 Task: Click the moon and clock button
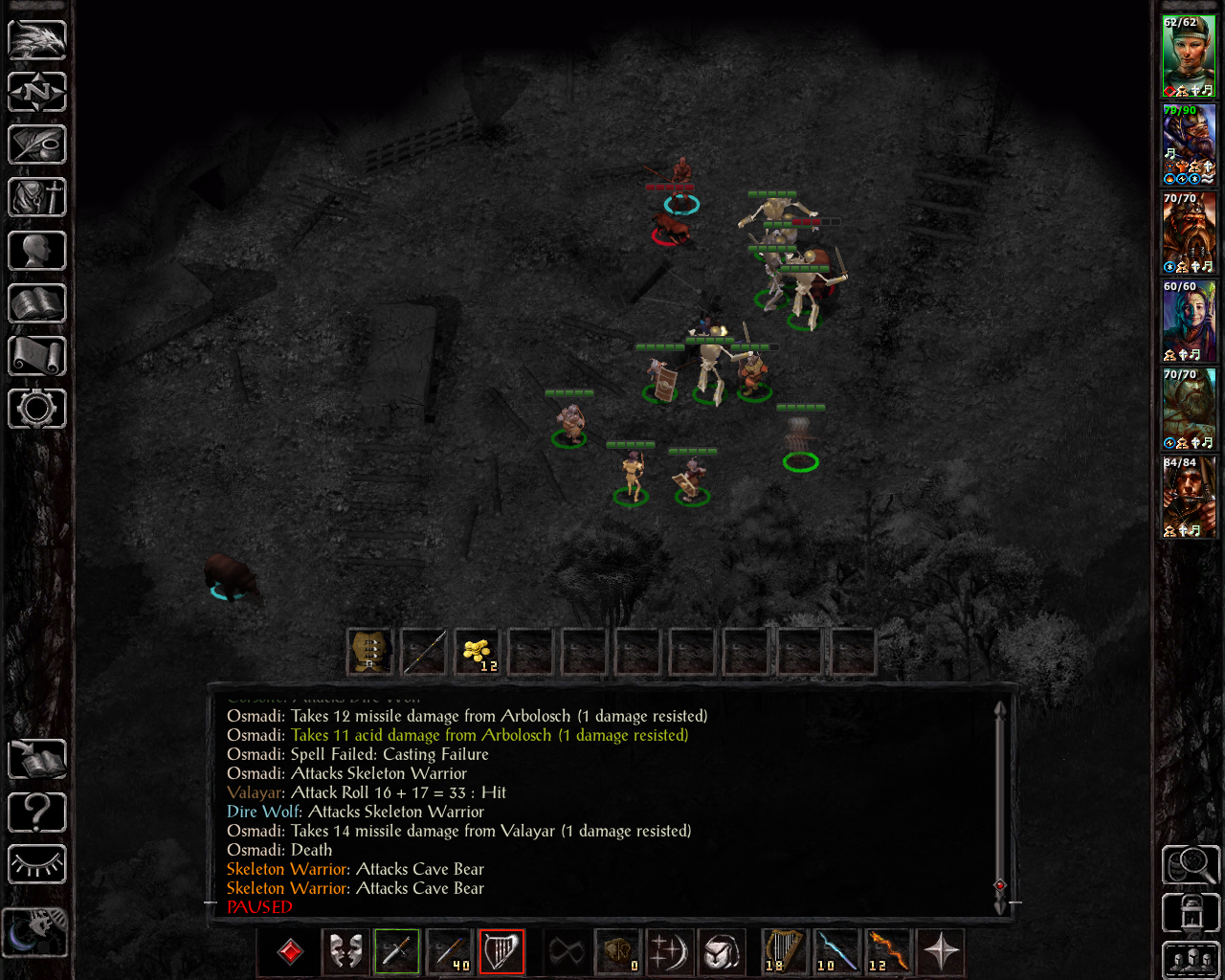pyautogui.click(x=35, y=931)
